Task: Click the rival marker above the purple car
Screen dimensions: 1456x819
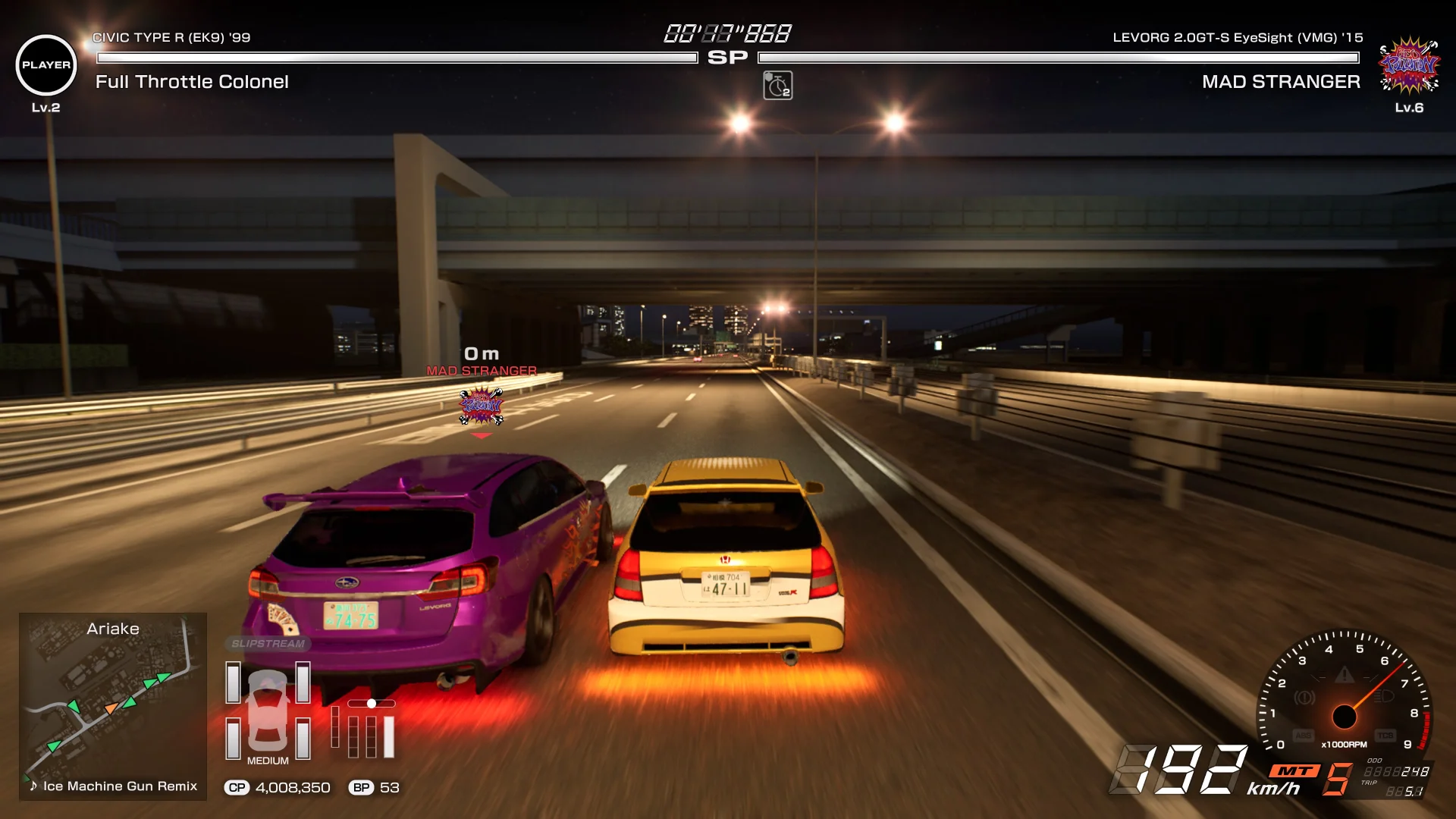Action: point(481,406)
